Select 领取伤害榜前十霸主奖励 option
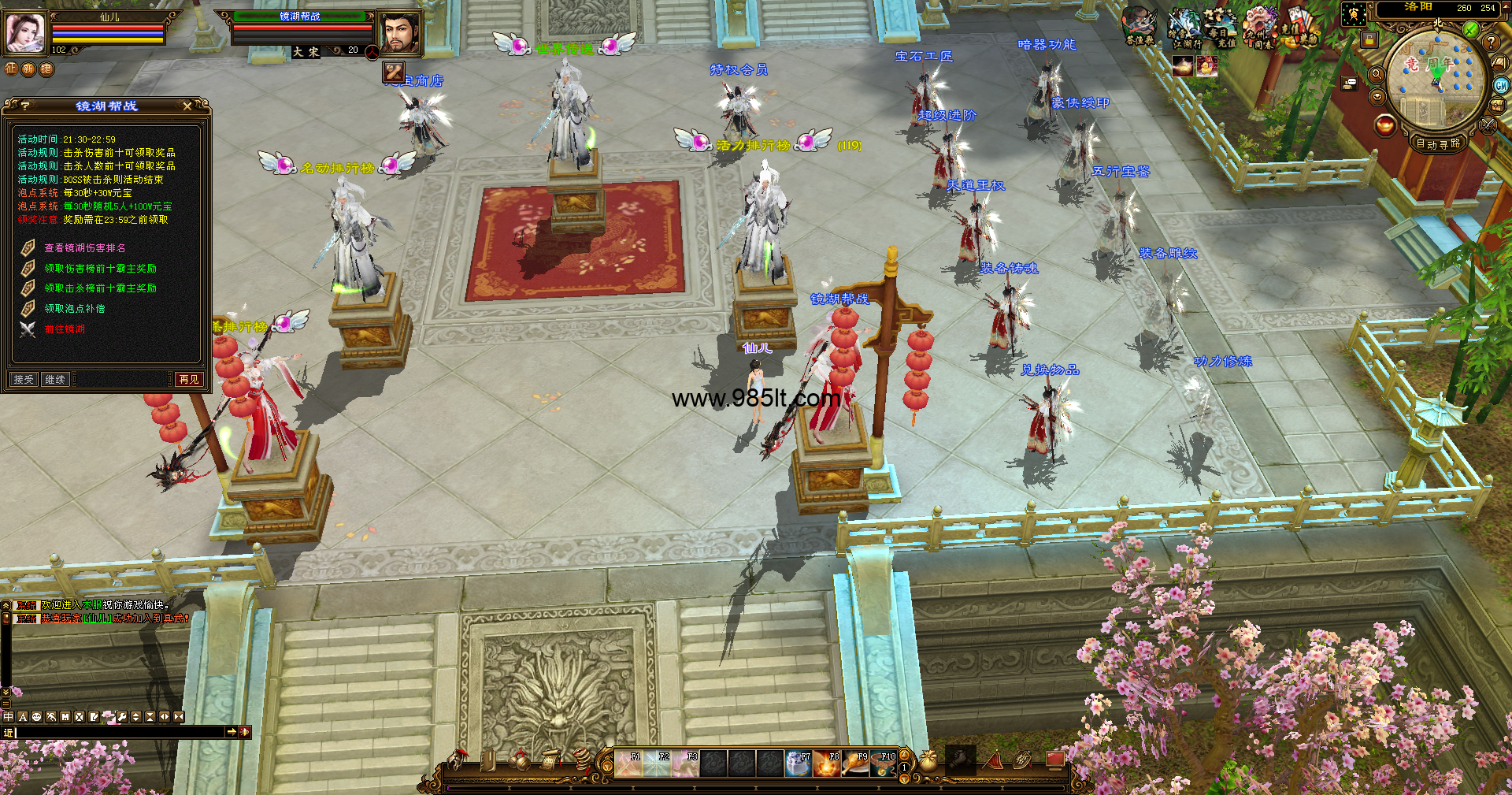The image size is (1512, 795). pos(100,269)
